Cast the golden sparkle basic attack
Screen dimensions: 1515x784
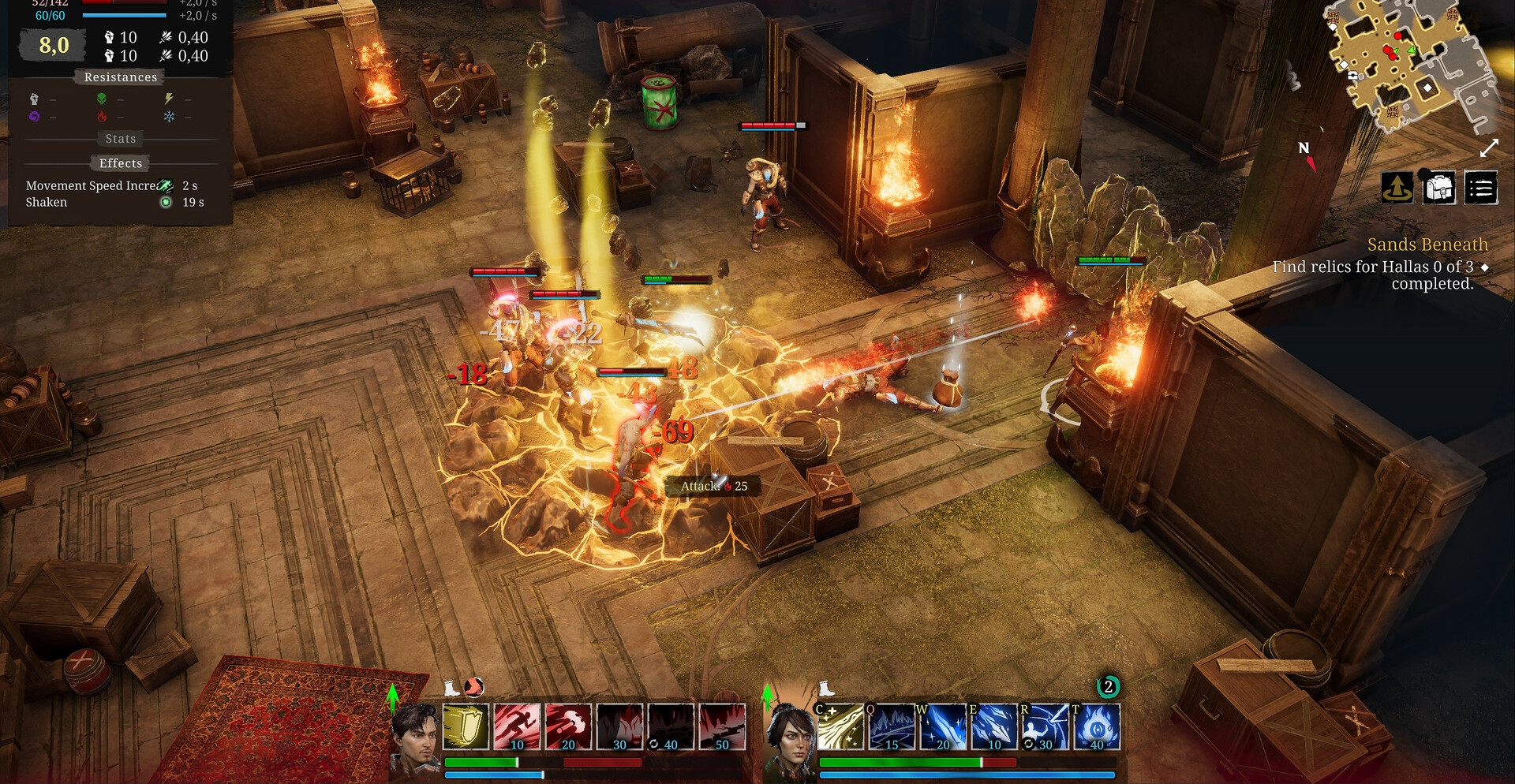(840, 726)
